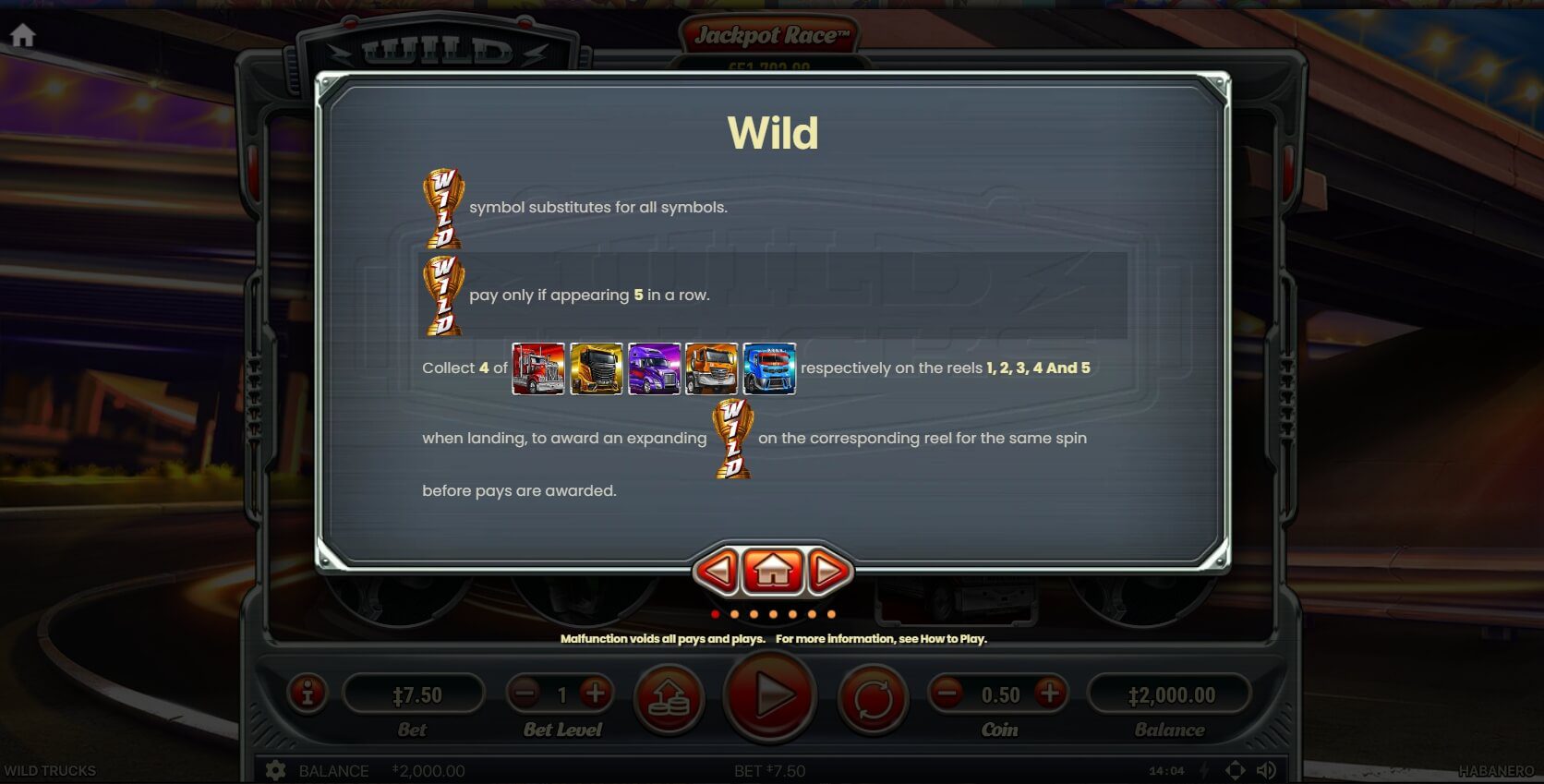
Task: Open settings via the gear icon
Action: (273, 769)
